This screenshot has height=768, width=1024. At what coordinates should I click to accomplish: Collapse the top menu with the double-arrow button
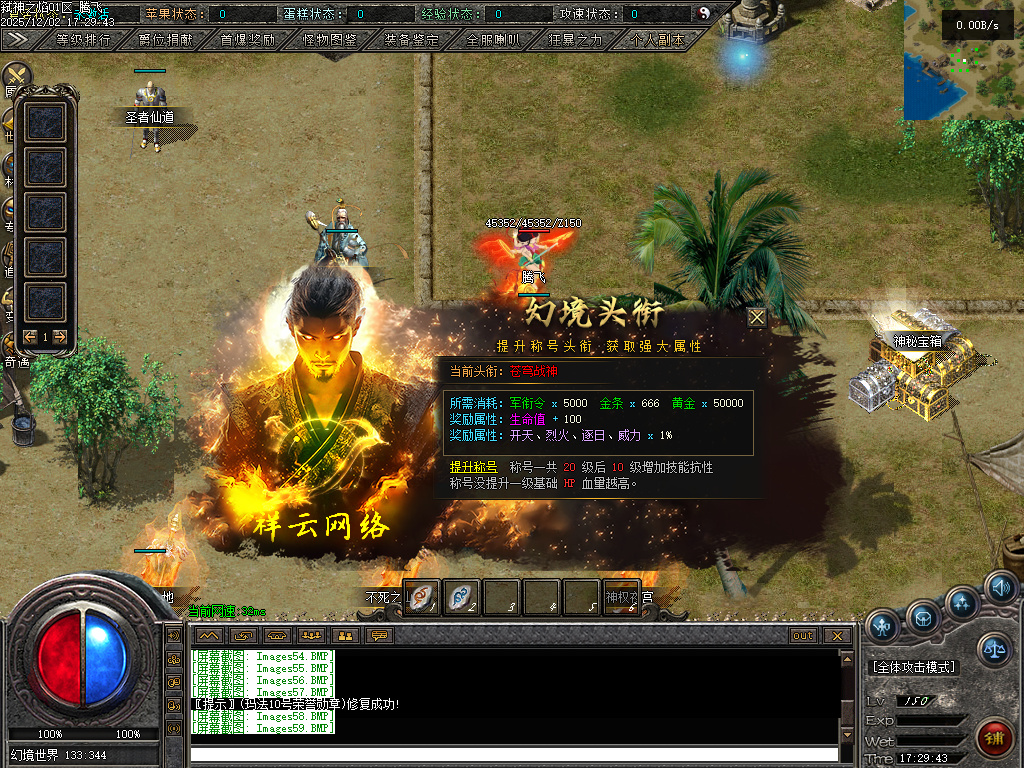(17, 39)
